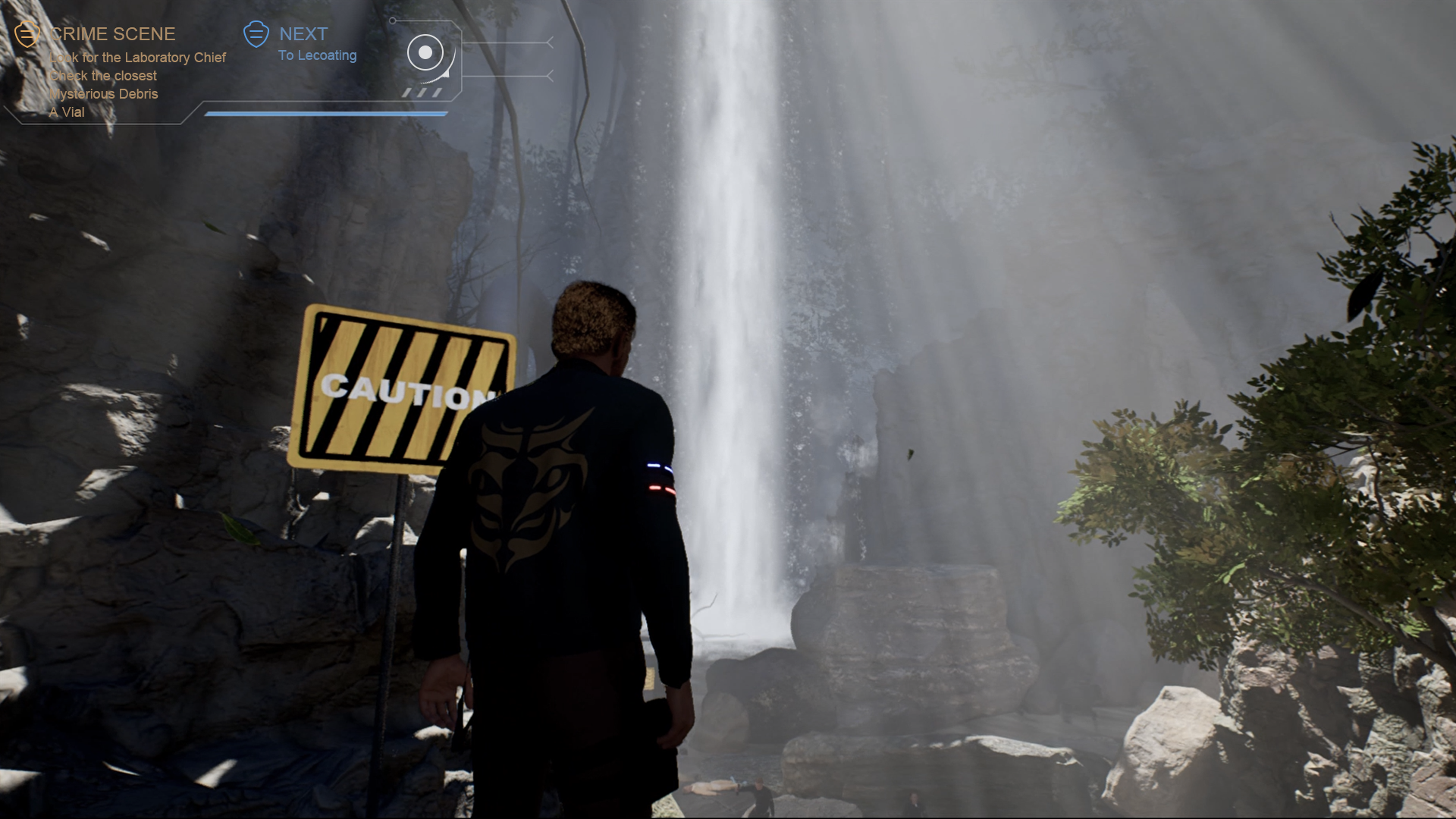Open the To Lecoating next objective
The width and height of the screenshot is (1456, 819).
(317, 55)
